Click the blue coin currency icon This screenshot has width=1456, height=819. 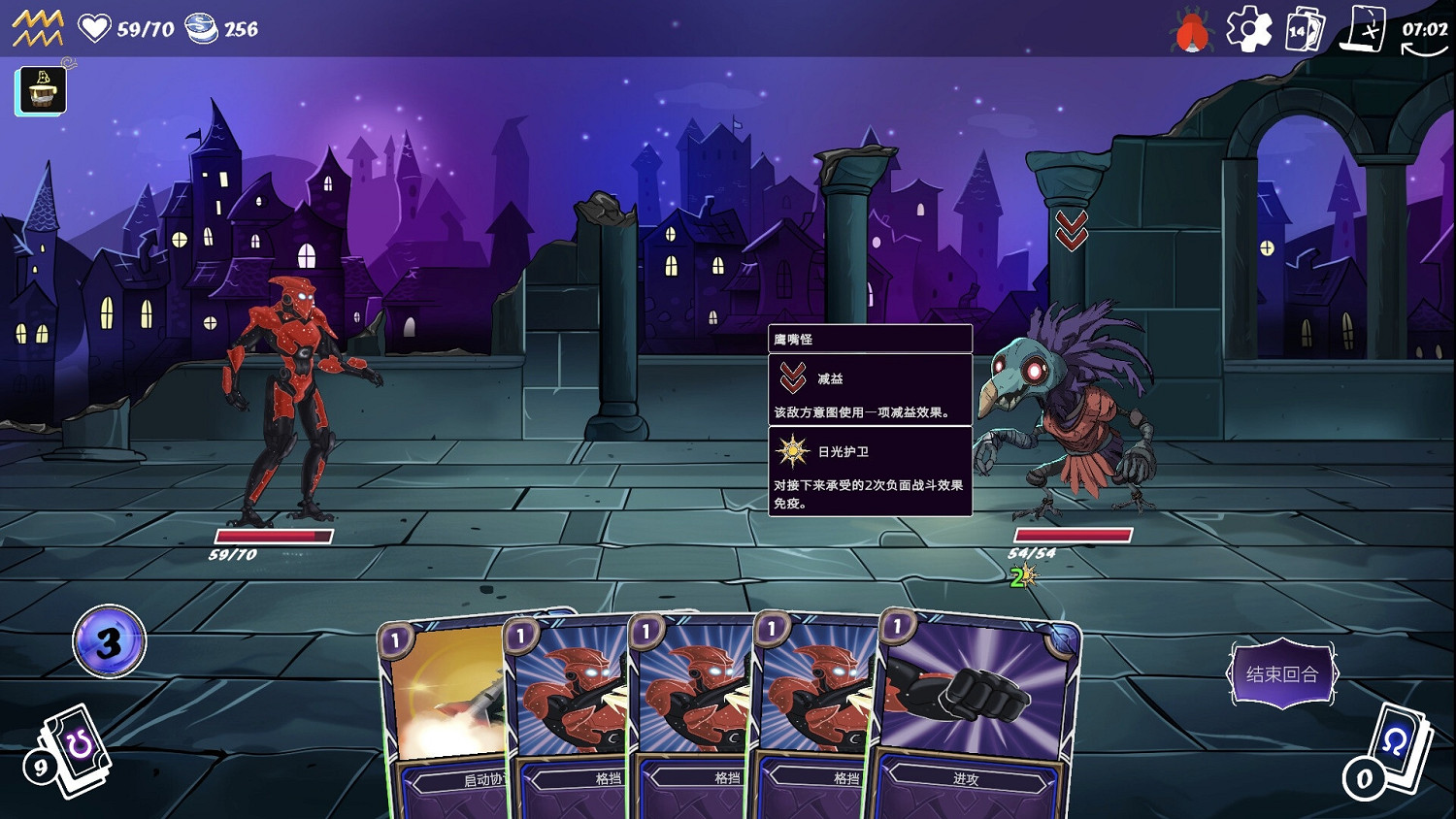[201, 27]
